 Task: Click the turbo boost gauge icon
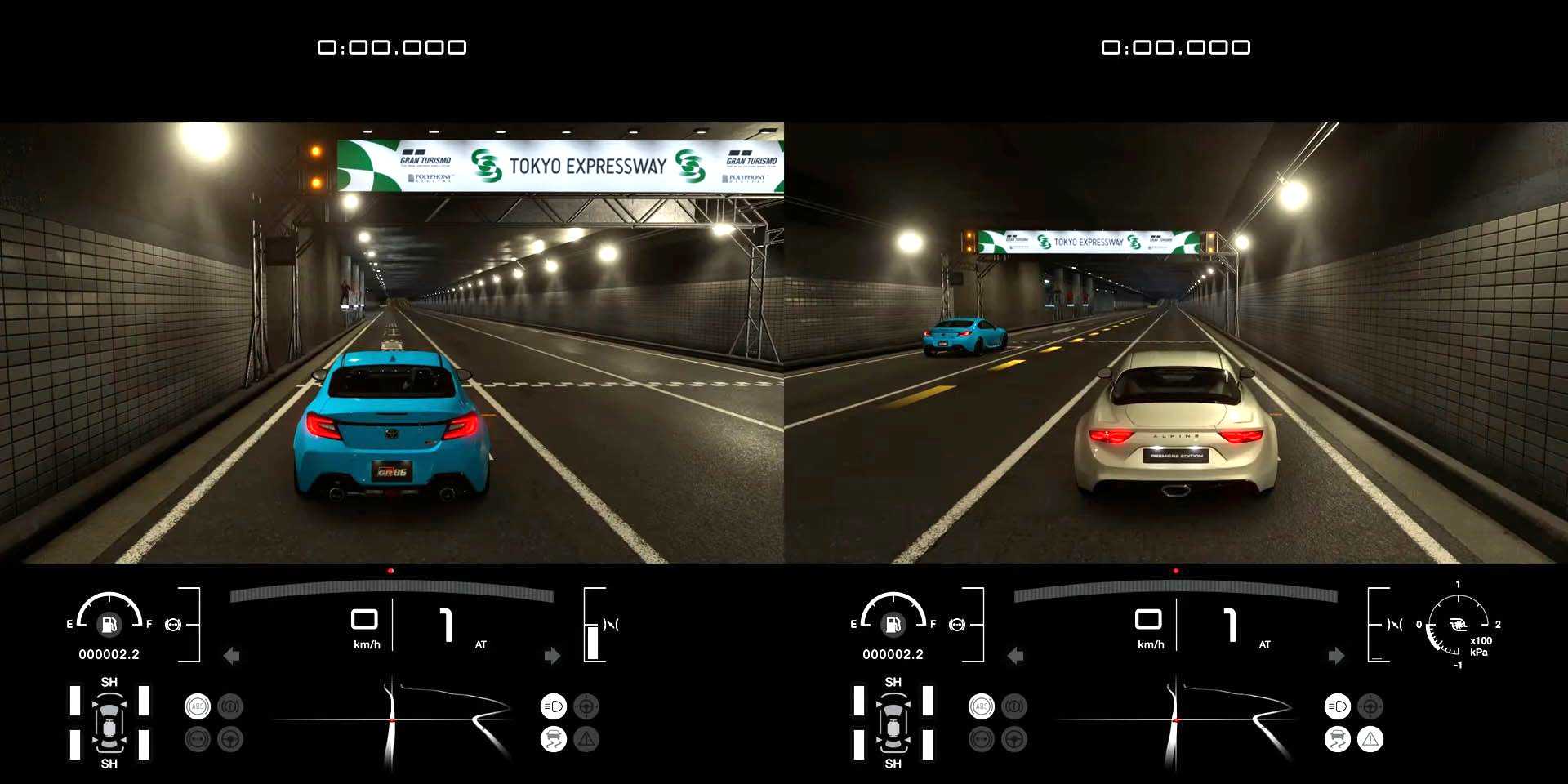[x=1458, y=625]
